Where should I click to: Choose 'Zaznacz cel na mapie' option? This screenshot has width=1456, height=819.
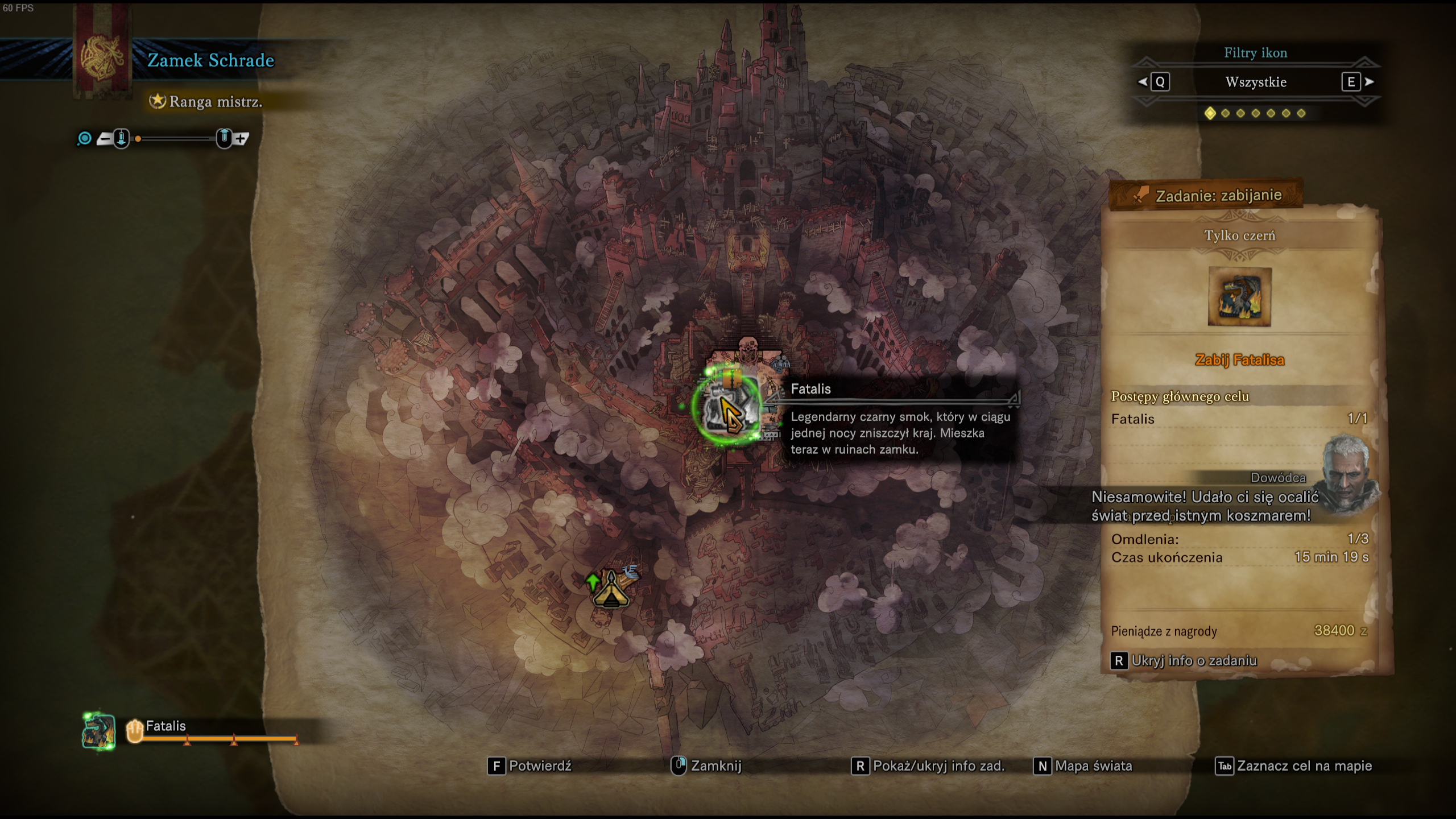tap(1294, 766)
